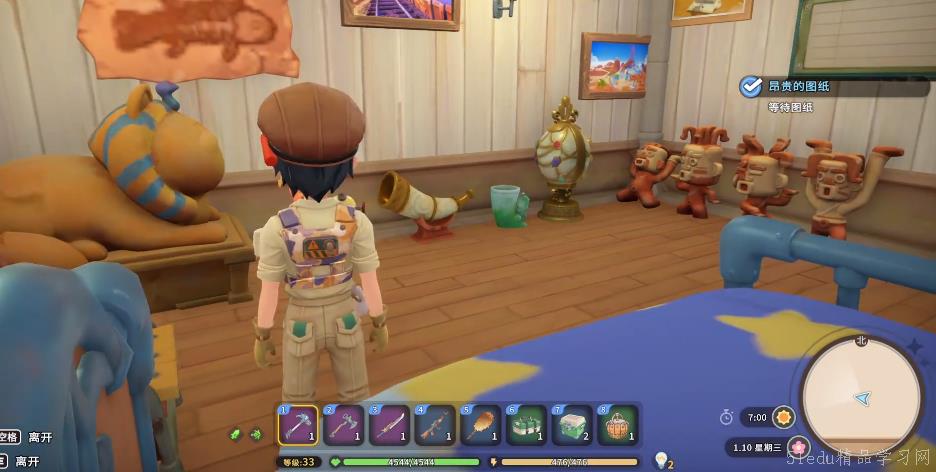Equip the rifle in hotbar slot 4
The height and width of the screenshot is (472, 936).
[433, 424]
